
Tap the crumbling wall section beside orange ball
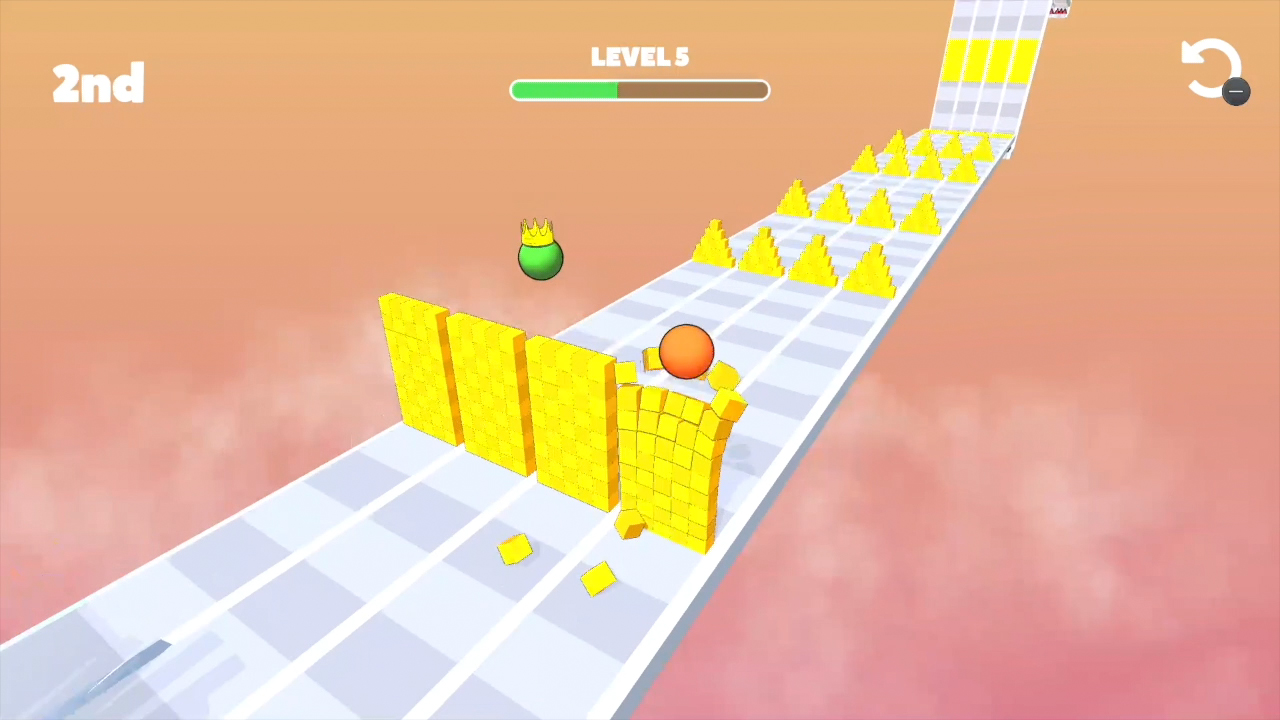670,460
